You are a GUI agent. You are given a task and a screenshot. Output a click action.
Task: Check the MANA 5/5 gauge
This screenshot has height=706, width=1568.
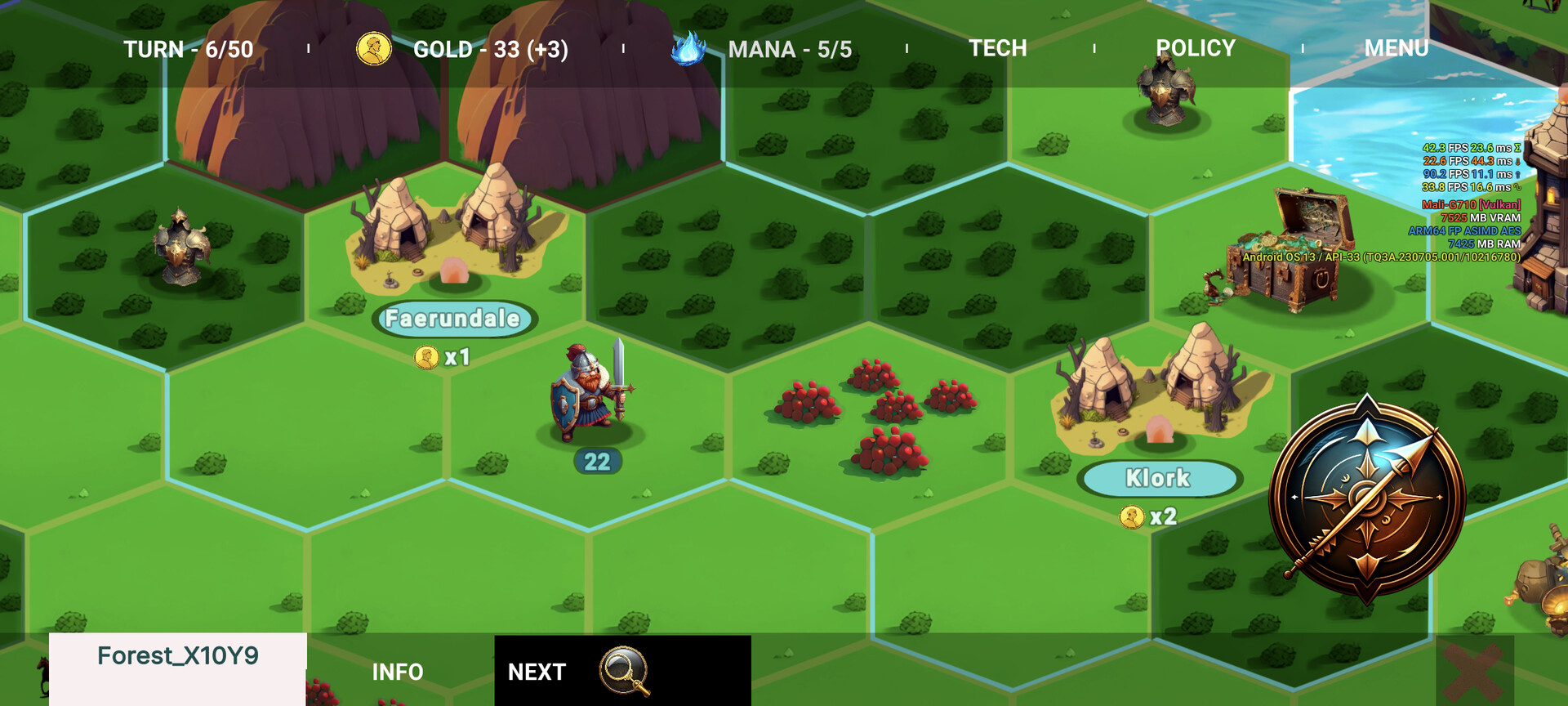pos(790,48)
